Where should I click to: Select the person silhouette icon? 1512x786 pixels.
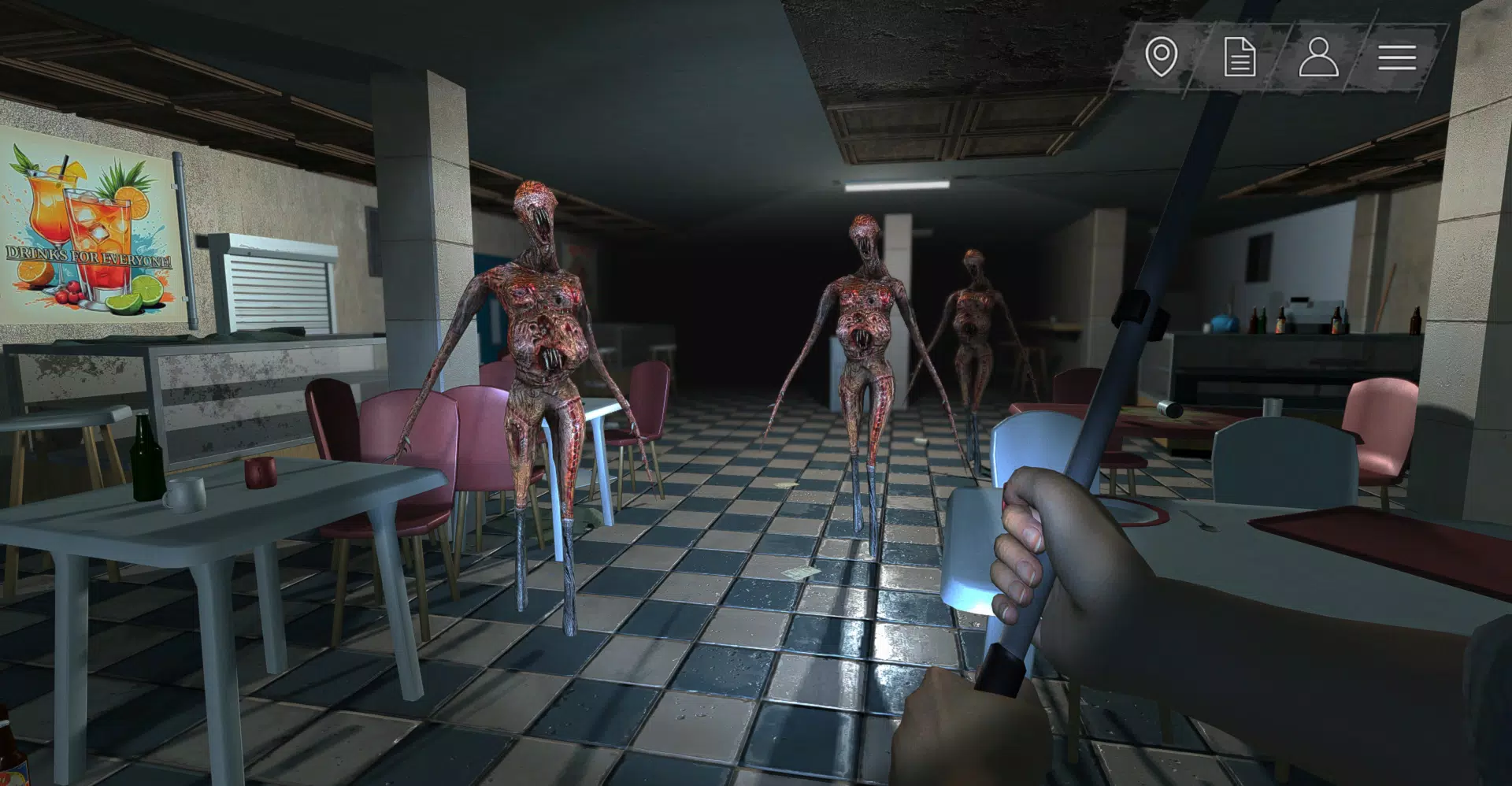click(x=1319, y=57)
